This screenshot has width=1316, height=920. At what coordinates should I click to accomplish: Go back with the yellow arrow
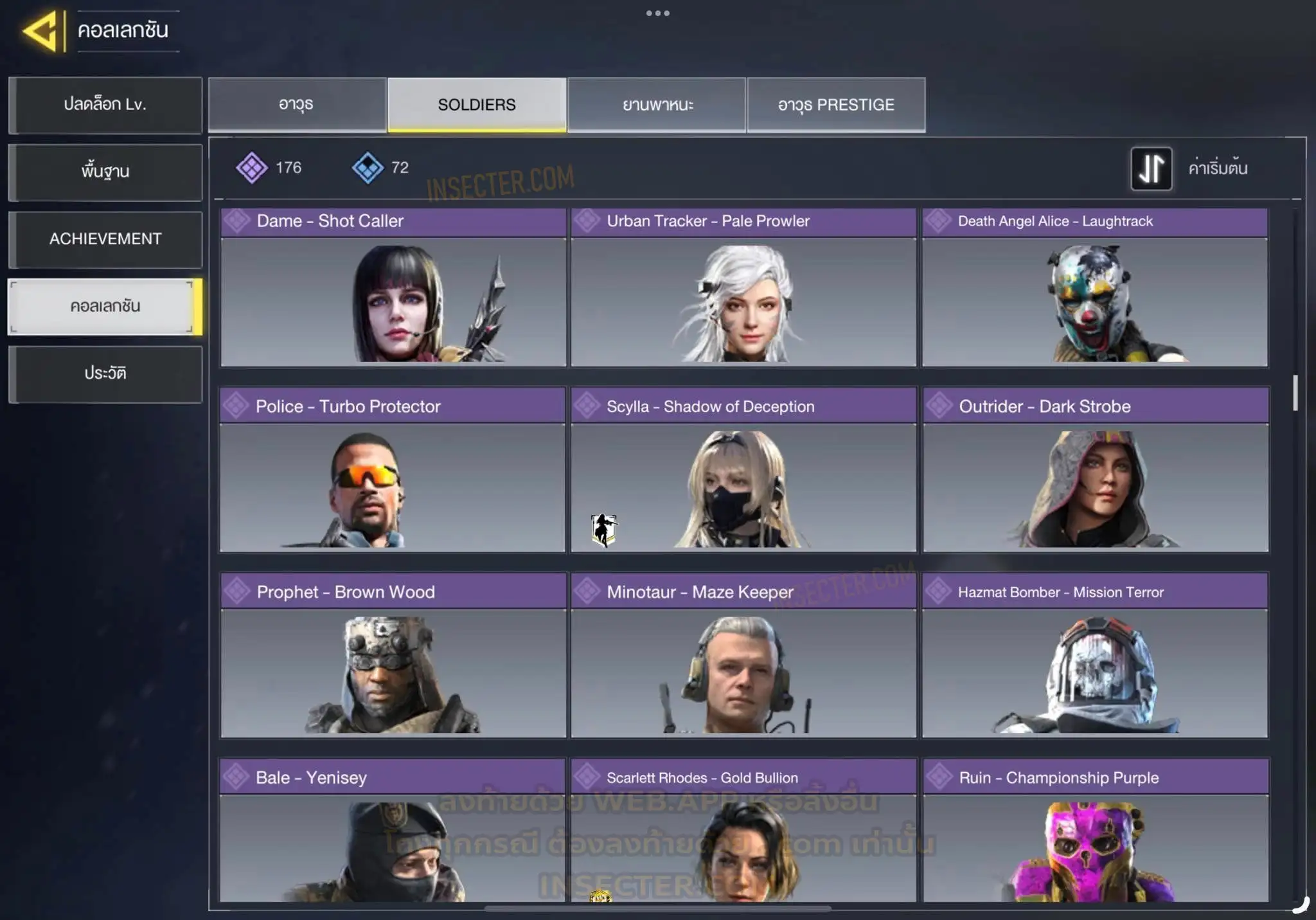tap(42, 31)
